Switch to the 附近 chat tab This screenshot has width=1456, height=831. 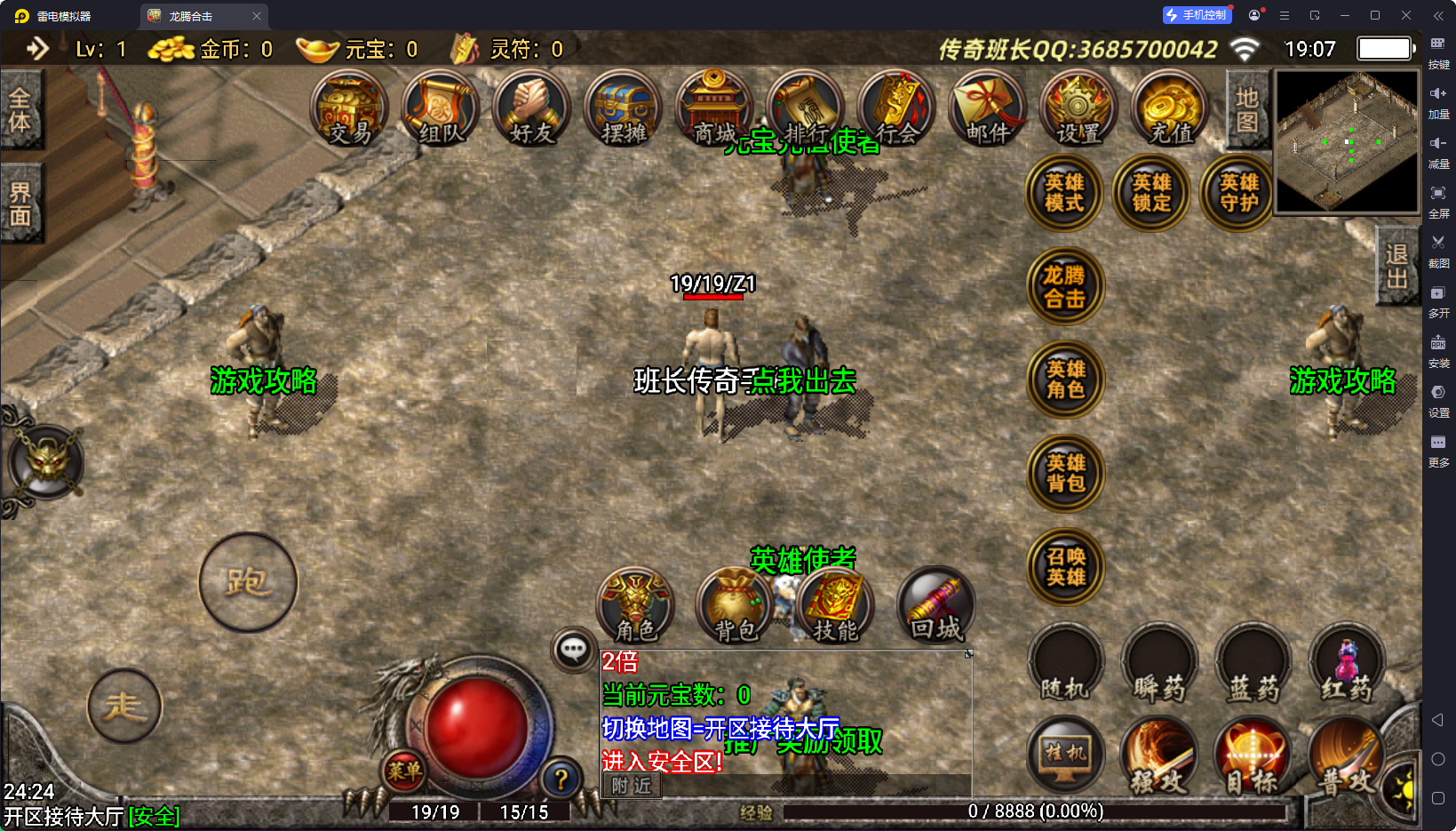630,787
